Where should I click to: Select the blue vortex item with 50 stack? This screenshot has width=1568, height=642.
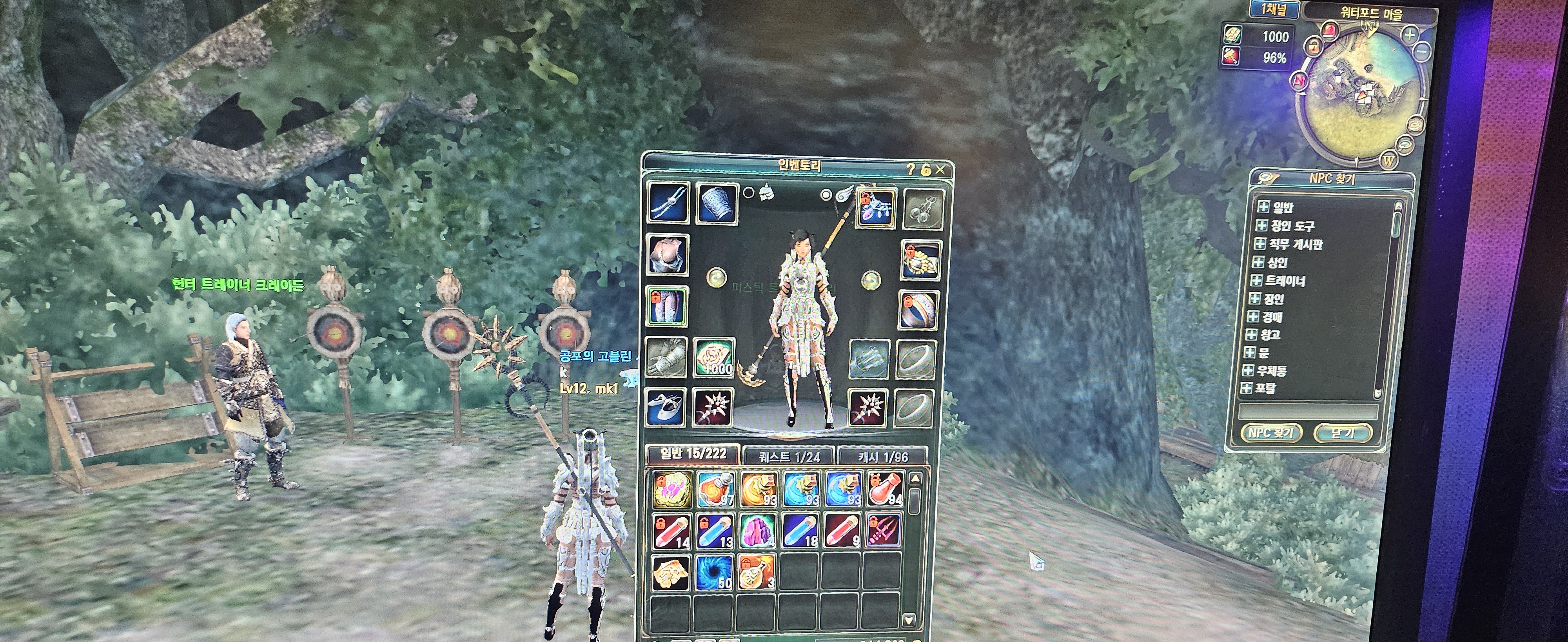714,573
